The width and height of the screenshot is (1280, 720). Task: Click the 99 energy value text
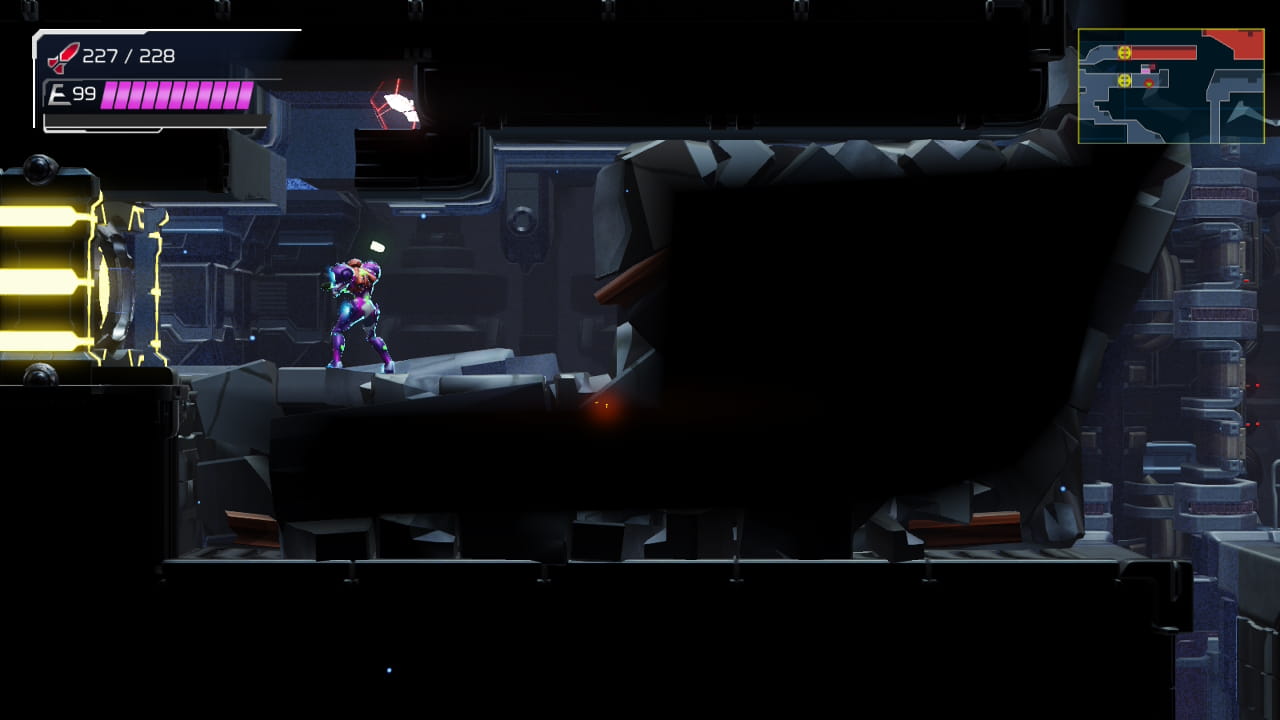pyautogui.click(x=85, y=93)
